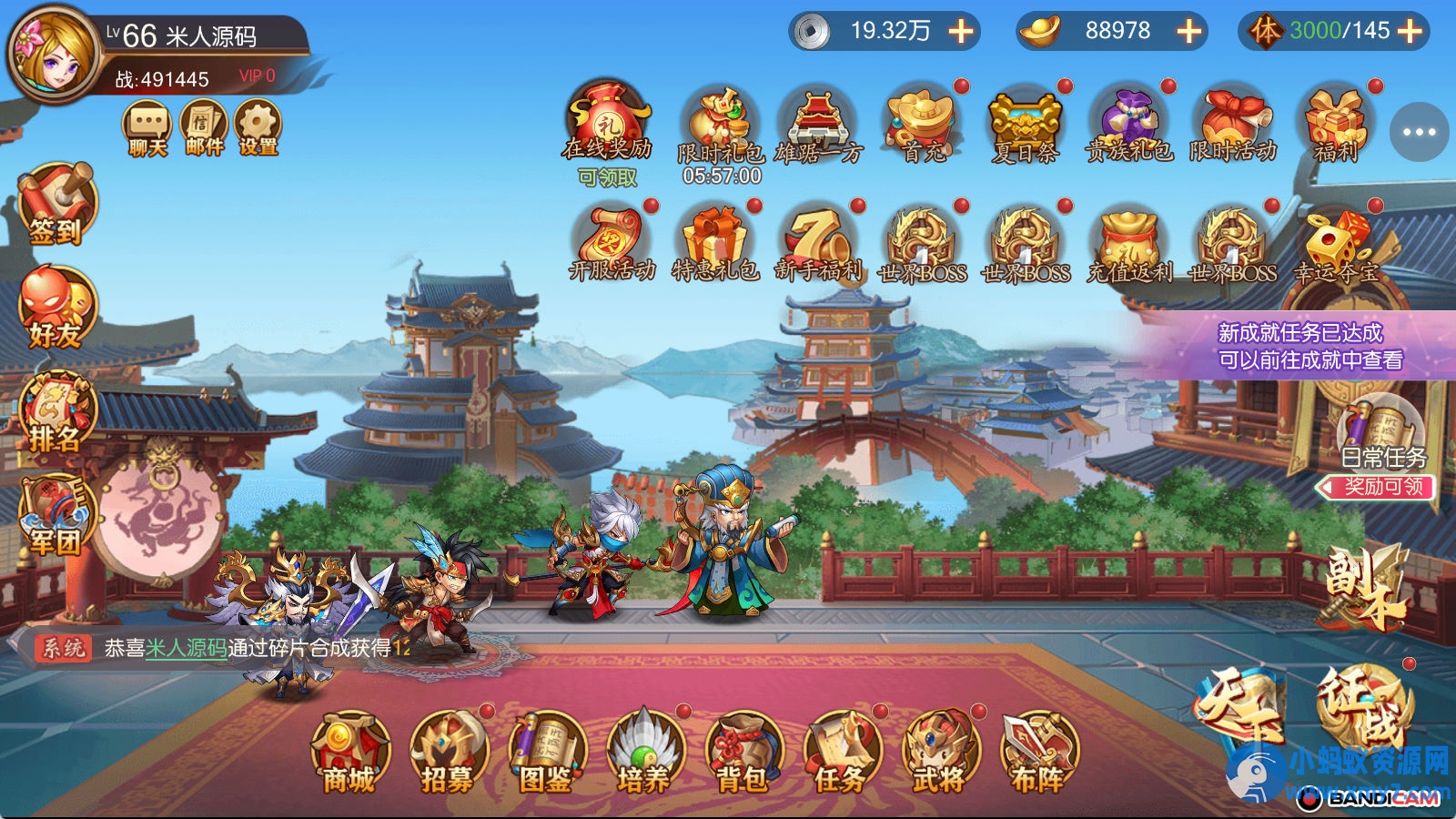Open the 设置 settings gear
1456x819 pixels.
tap(258, 128)
